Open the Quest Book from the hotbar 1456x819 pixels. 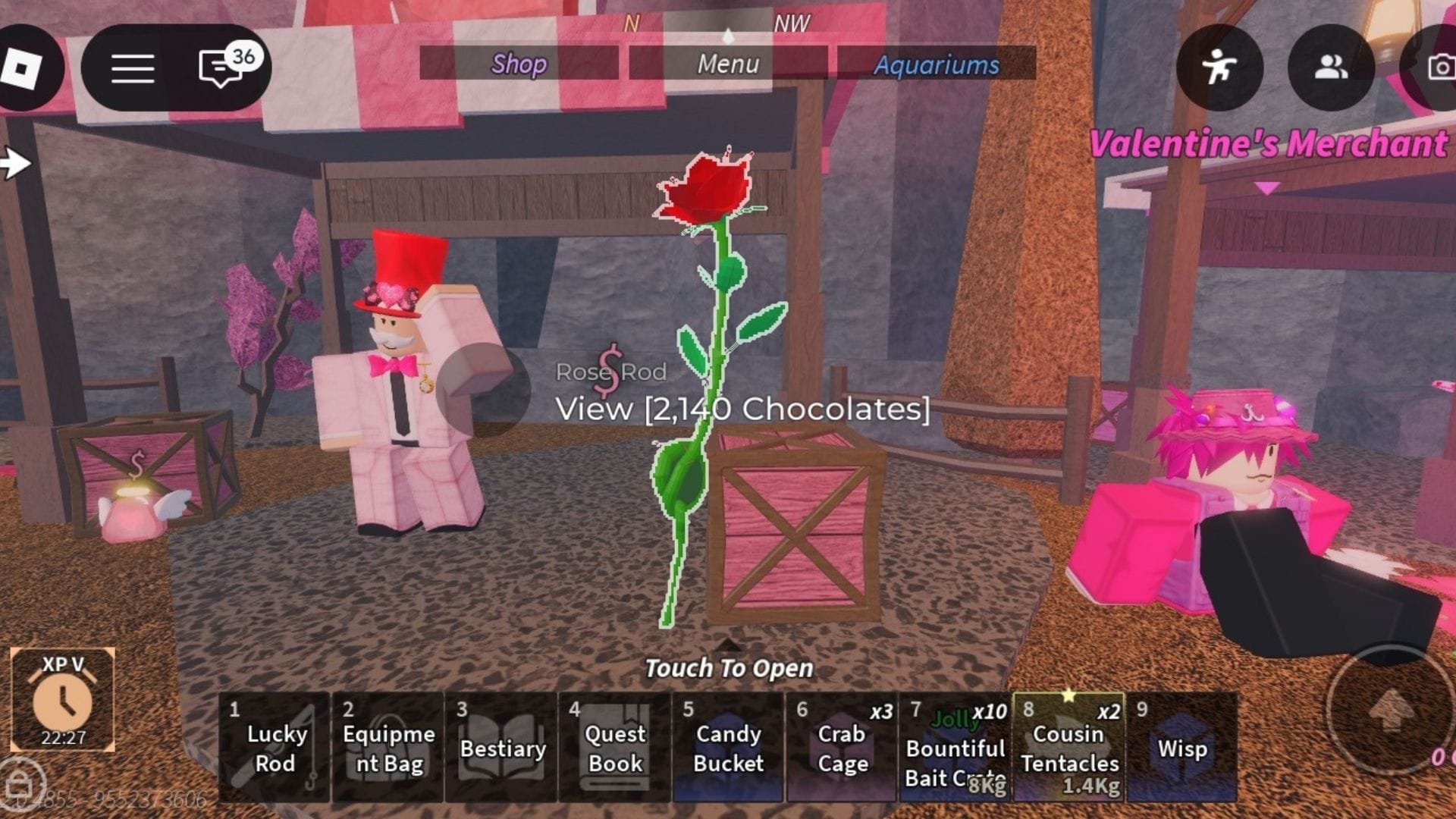(616, 747)
